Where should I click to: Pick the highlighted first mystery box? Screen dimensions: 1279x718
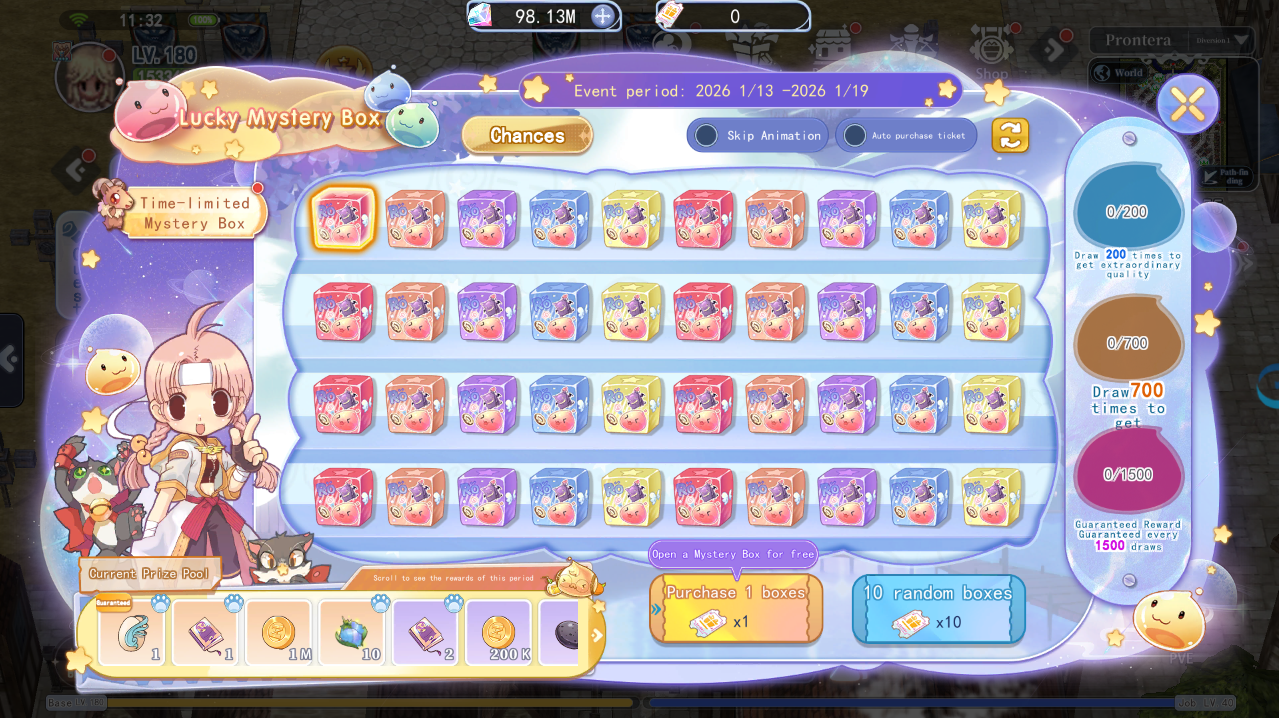[x=343, y=218]
